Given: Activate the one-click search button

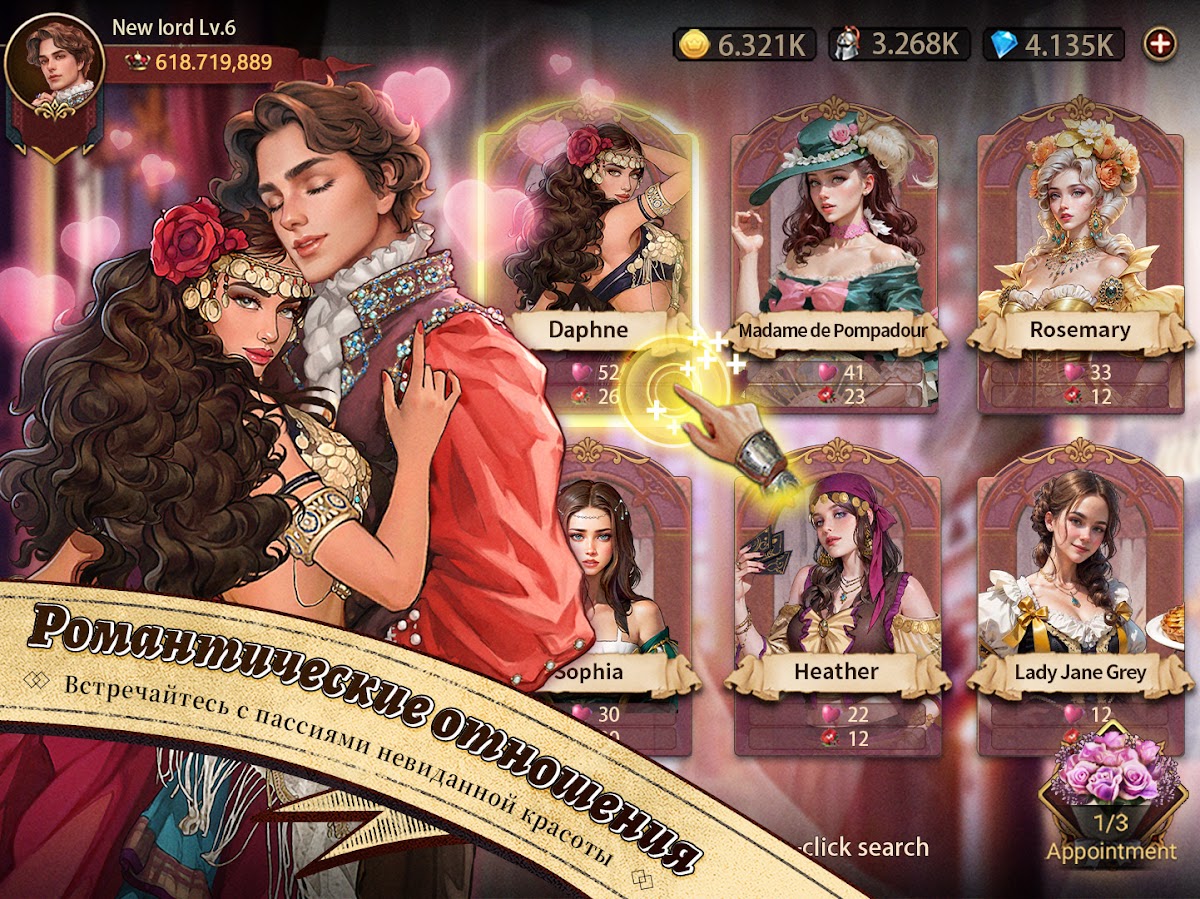Looking at the screenshot, I should point(862,847).
